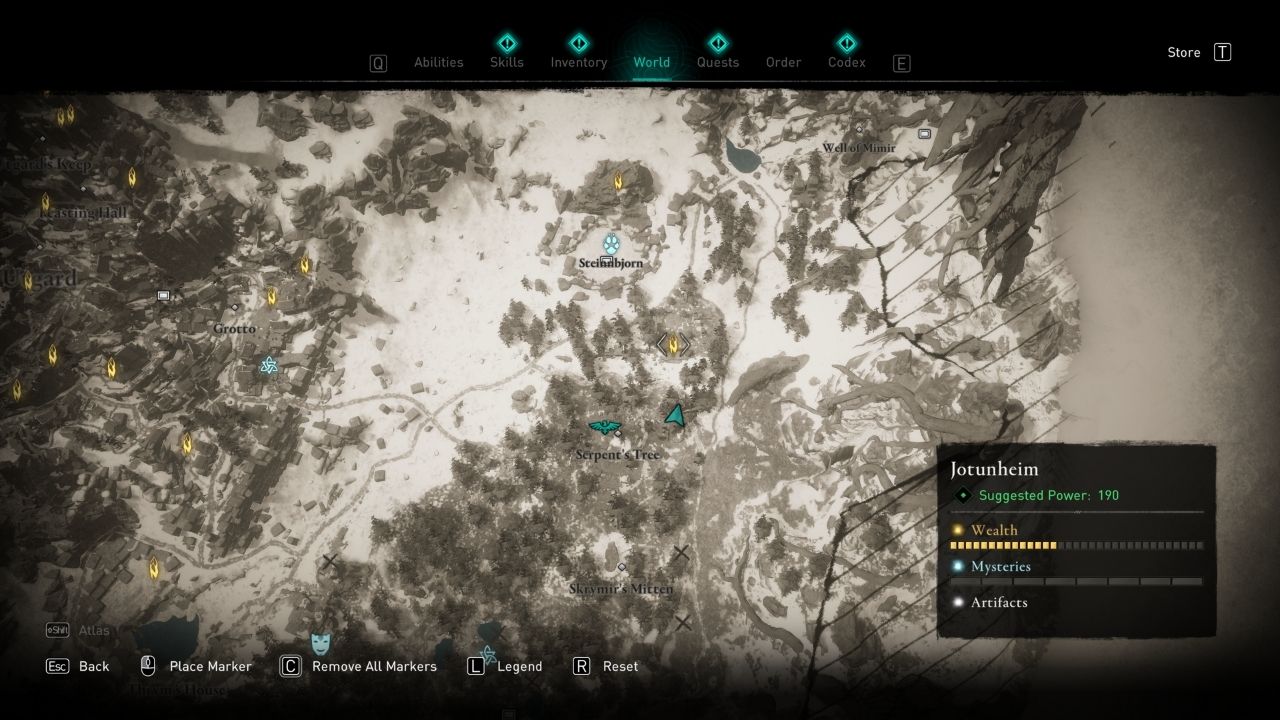Screen dimensions: 1280x720
Task: Click the Serpent's Tree synchronization point
Action: pos(604,428)
